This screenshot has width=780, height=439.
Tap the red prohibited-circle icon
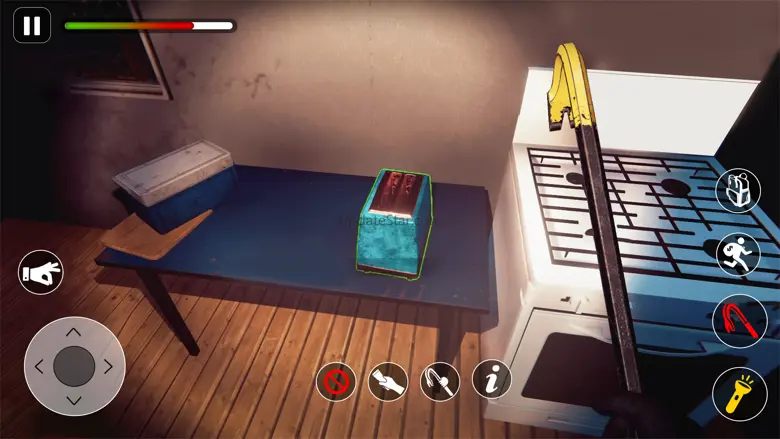click(x=336, y=381)
